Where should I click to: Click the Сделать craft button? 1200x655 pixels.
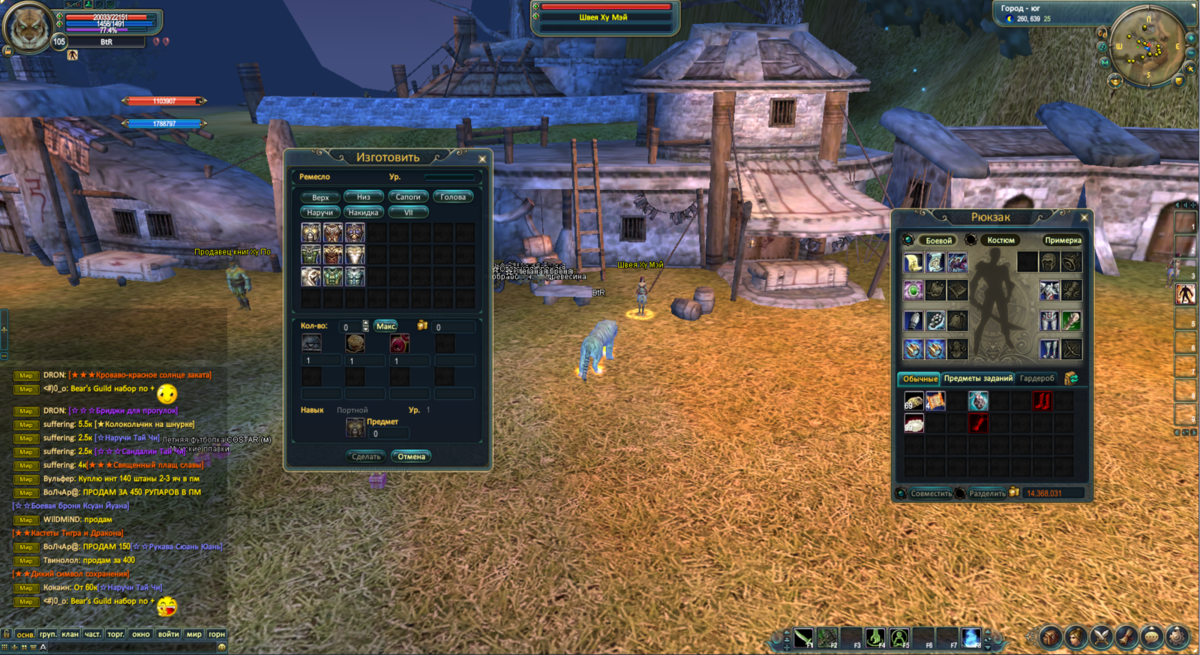[x=366, y=456]
